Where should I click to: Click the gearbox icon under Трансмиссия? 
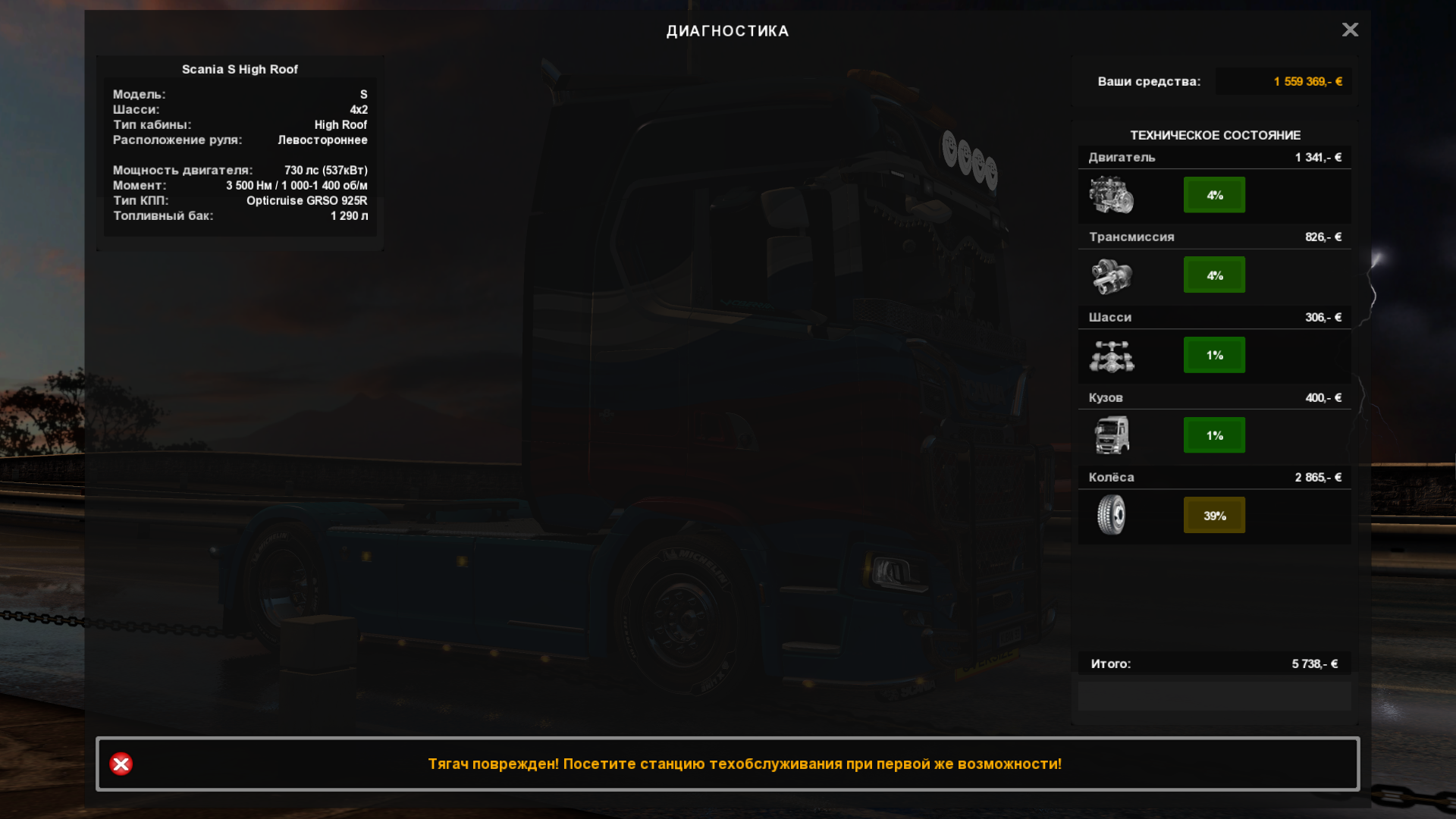[x=1112, y=276]
